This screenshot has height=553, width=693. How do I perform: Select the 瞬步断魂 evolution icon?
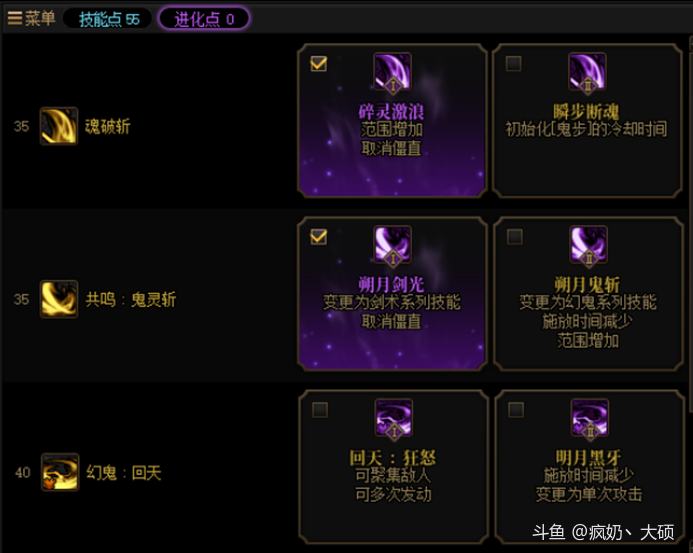(587, 72)
